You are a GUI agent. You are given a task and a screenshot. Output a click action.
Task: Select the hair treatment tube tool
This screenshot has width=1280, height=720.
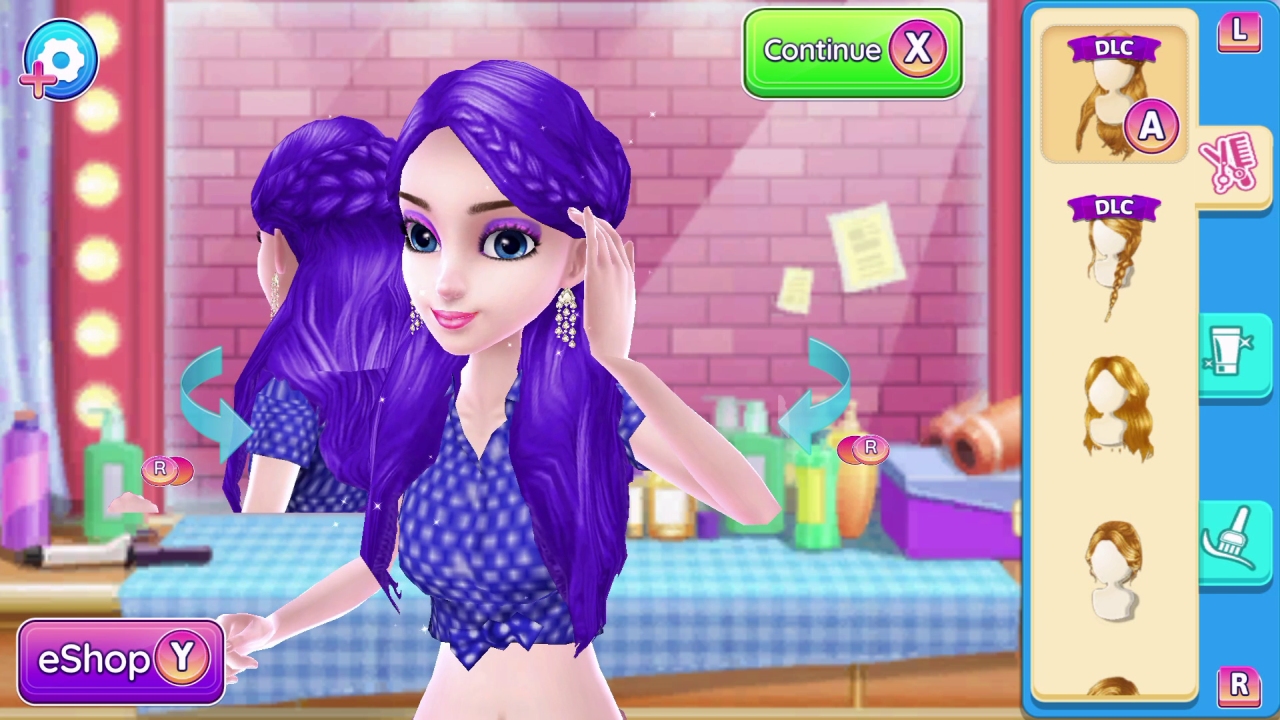point(1235,355)
